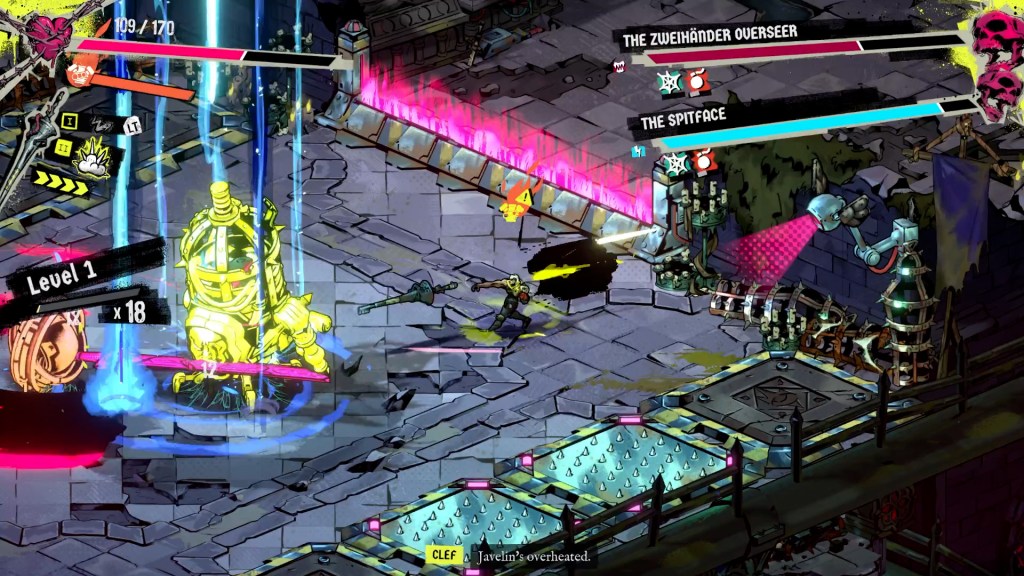Screen dimensions: 1024x576
Task: Inspect The Spitface's red bomb status icon
Action: click(x=703, y=160)
